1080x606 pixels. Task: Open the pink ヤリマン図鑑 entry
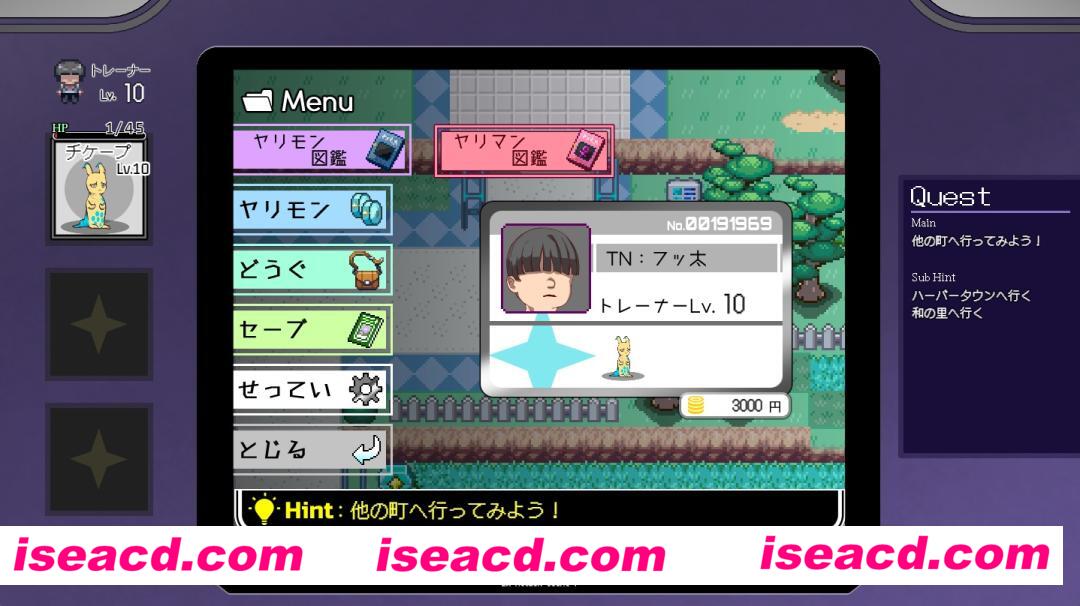(524, 150)
